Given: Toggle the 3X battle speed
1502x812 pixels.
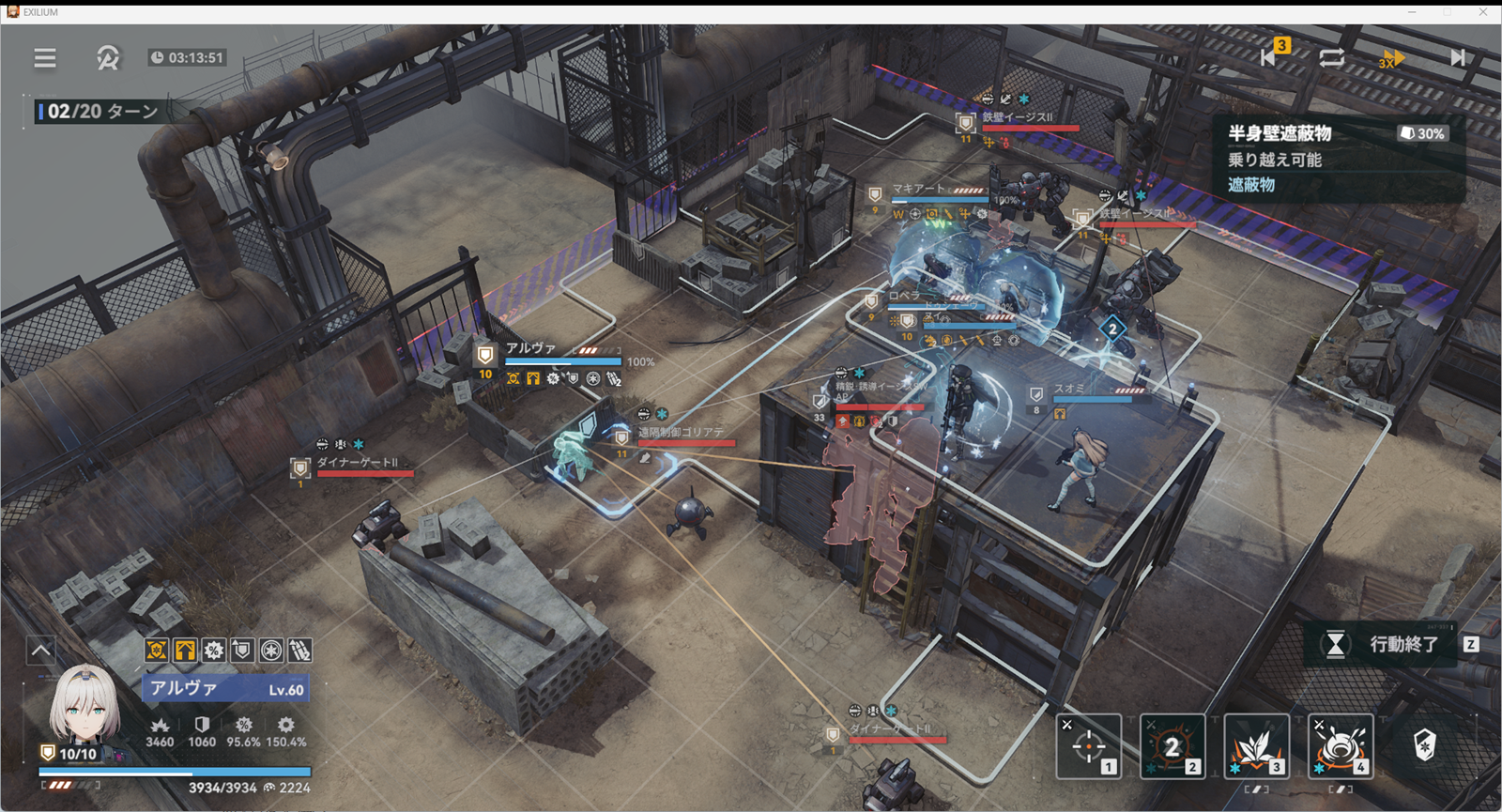Looking at the screenshot, I should (1391, 58).
